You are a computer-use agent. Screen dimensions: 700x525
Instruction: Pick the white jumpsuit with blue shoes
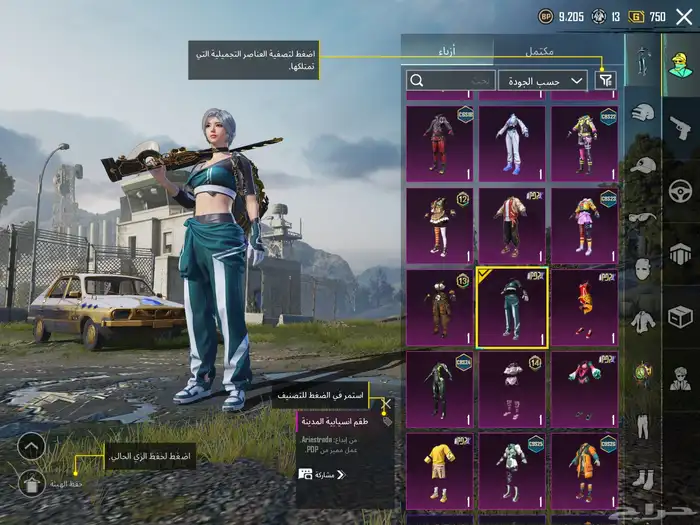click(511, 142)
